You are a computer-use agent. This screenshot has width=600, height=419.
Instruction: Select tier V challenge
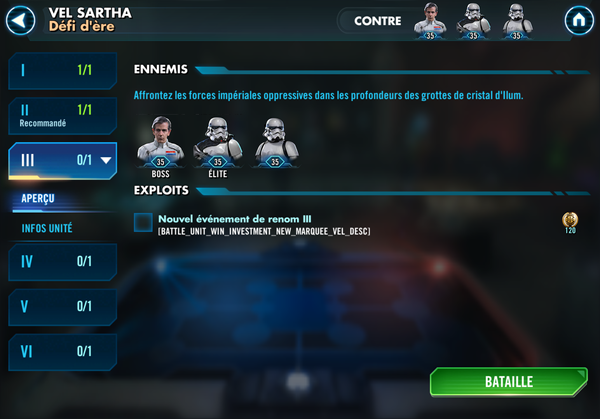pos(62,306)
